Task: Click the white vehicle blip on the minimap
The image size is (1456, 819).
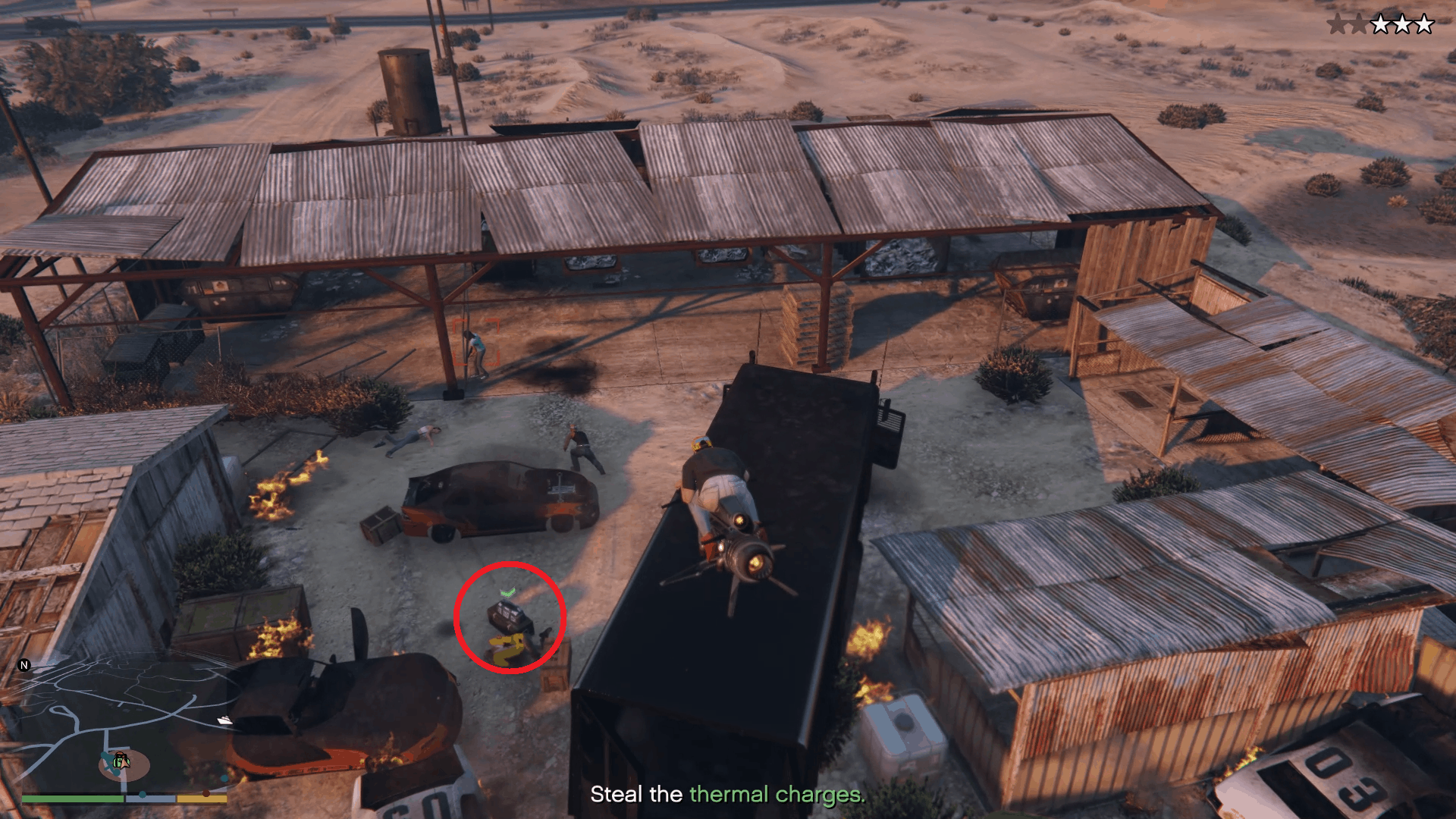Action: 224,720
